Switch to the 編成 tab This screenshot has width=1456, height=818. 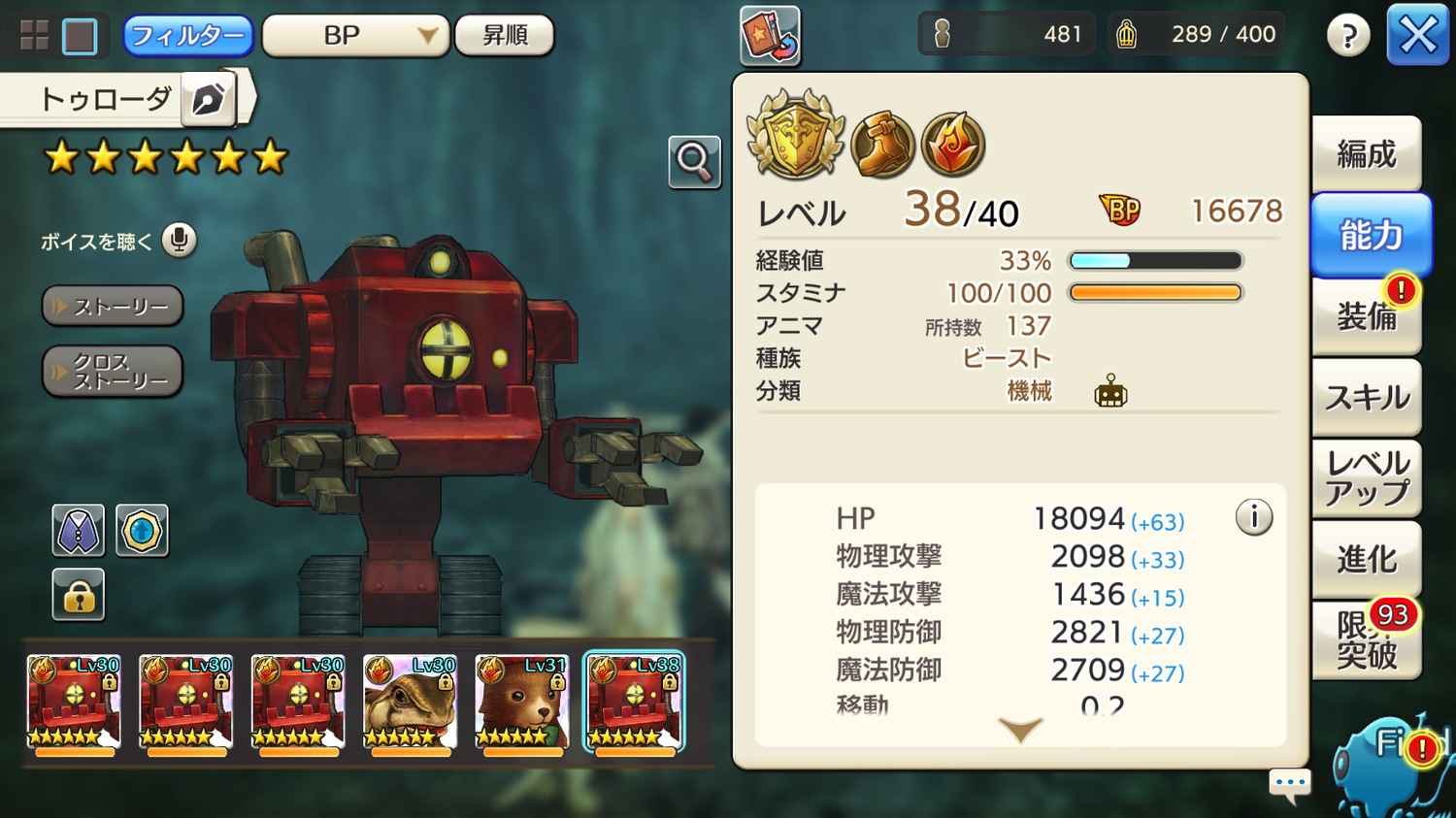(x=1367, y=153)
